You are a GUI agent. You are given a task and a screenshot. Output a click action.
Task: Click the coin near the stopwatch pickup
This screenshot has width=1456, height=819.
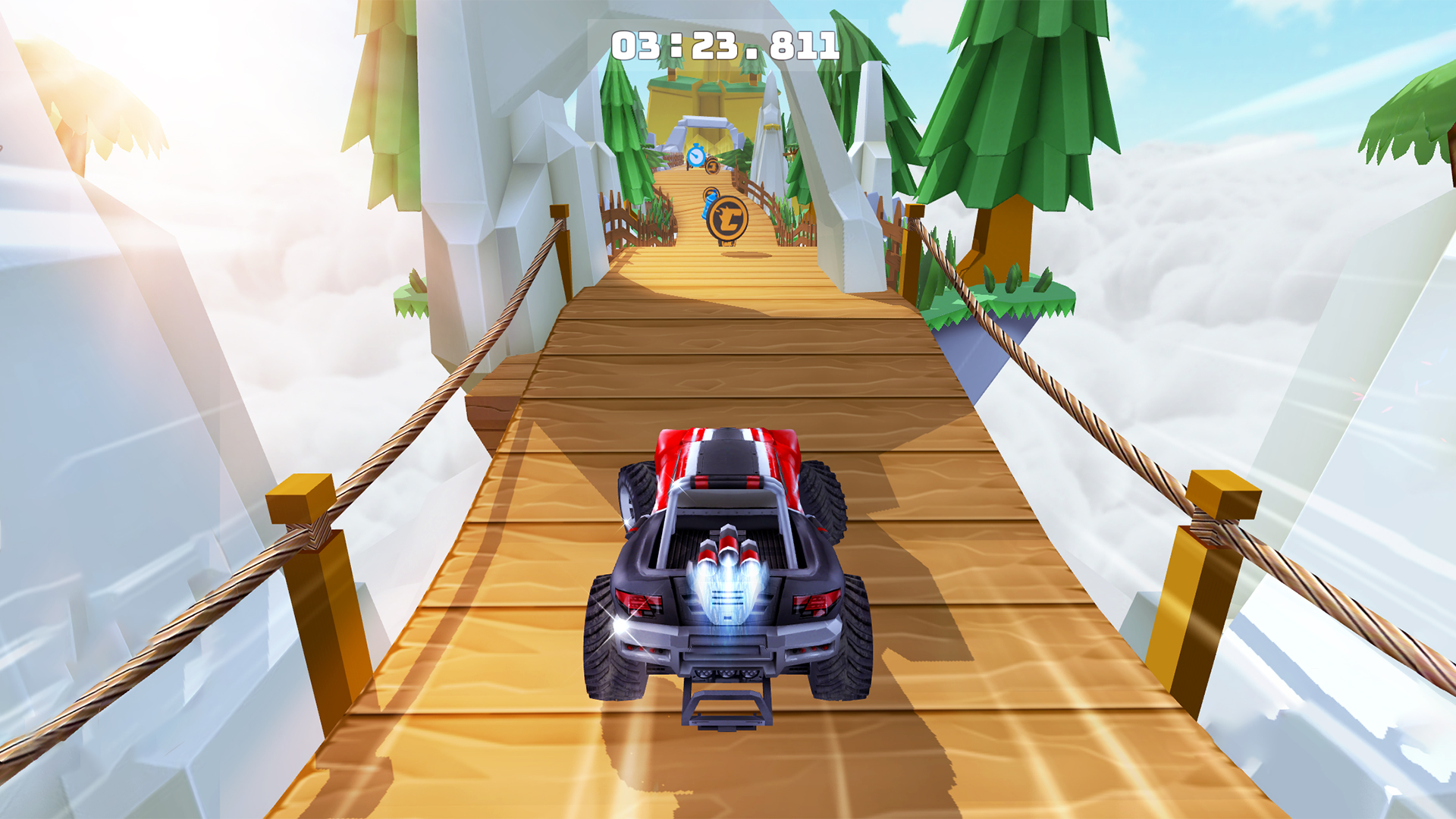(x=712, y=166)
